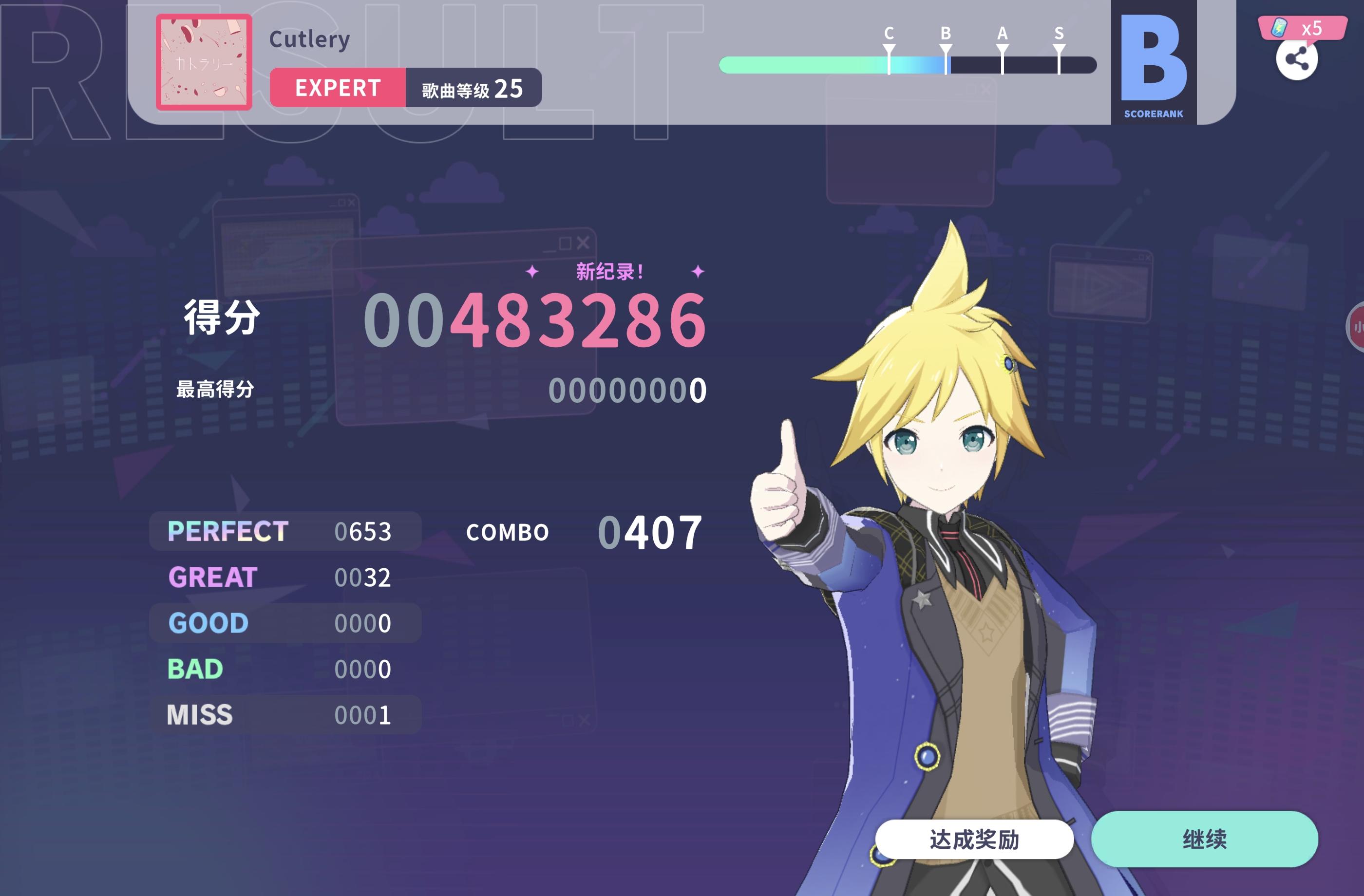Click the 最高得分 best score value
The height and width of the screenshot is (896, 1364).
pyautogui.click(x=628, y=392)
